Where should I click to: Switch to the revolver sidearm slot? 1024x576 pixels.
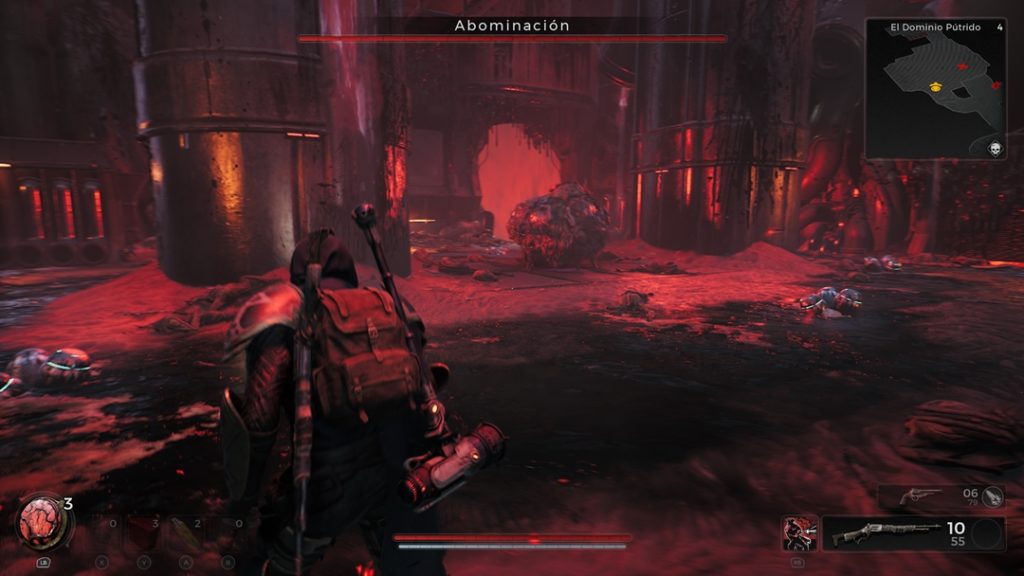click(x=920, y=495)
